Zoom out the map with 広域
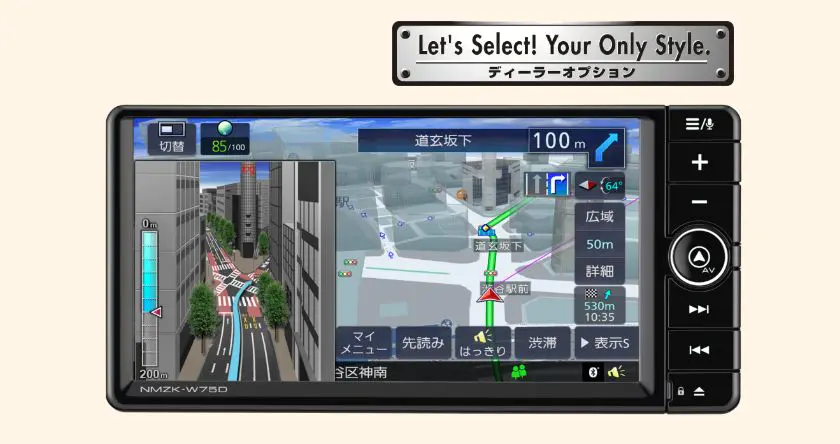Viewport: 840px width, 444px height. pos(600,216)
